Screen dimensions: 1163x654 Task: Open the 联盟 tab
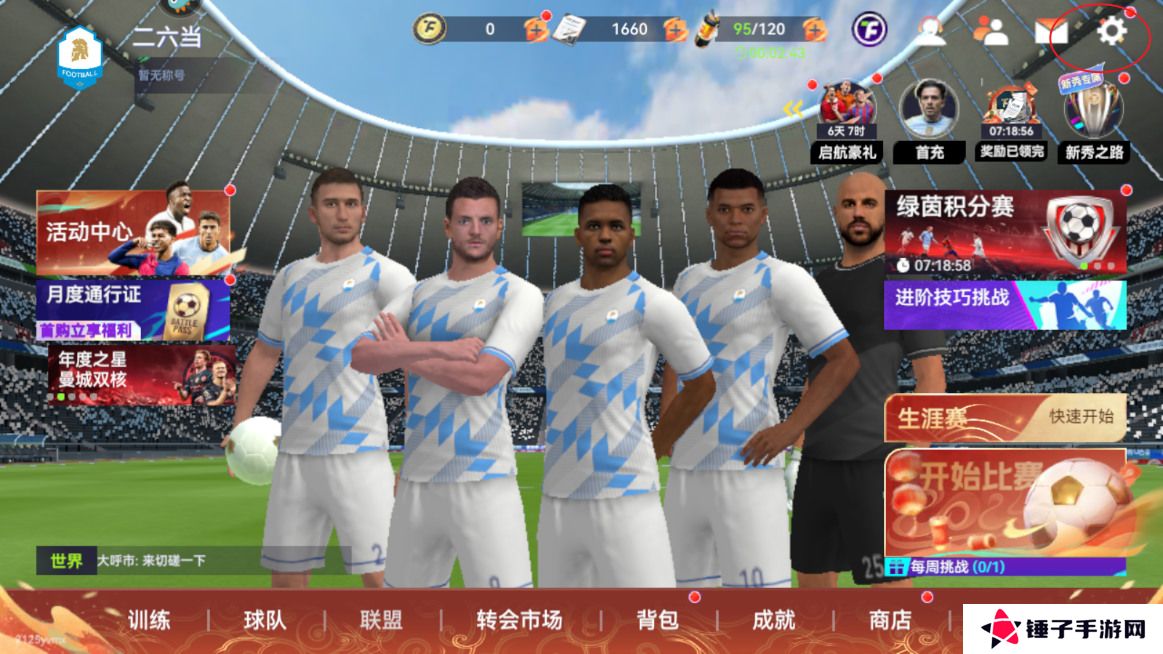click(x=381, y=620)
